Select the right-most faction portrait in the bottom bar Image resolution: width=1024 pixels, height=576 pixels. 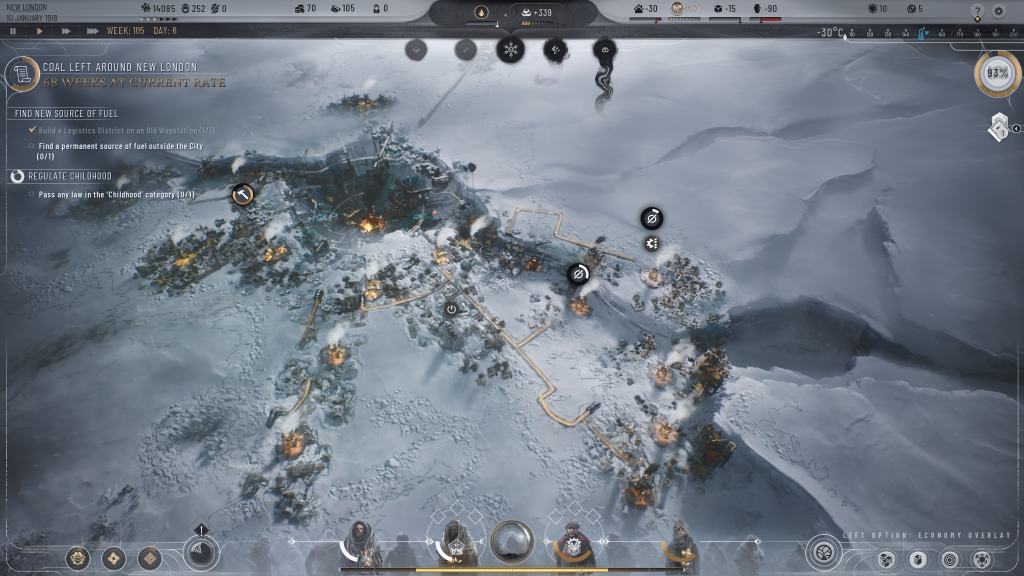click(682, 543)
